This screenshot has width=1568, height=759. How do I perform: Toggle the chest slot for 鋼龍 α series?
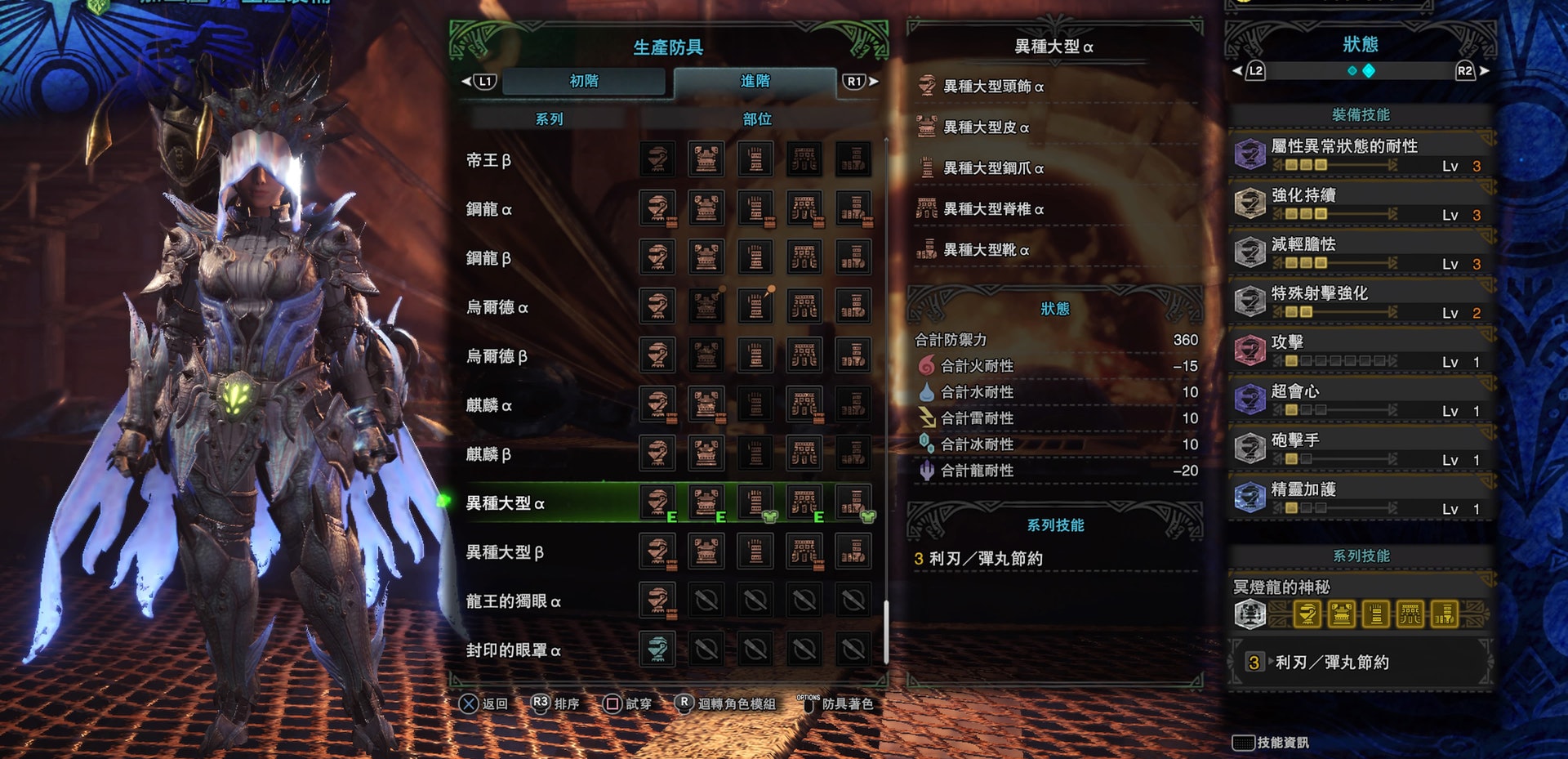pos(706,208)
